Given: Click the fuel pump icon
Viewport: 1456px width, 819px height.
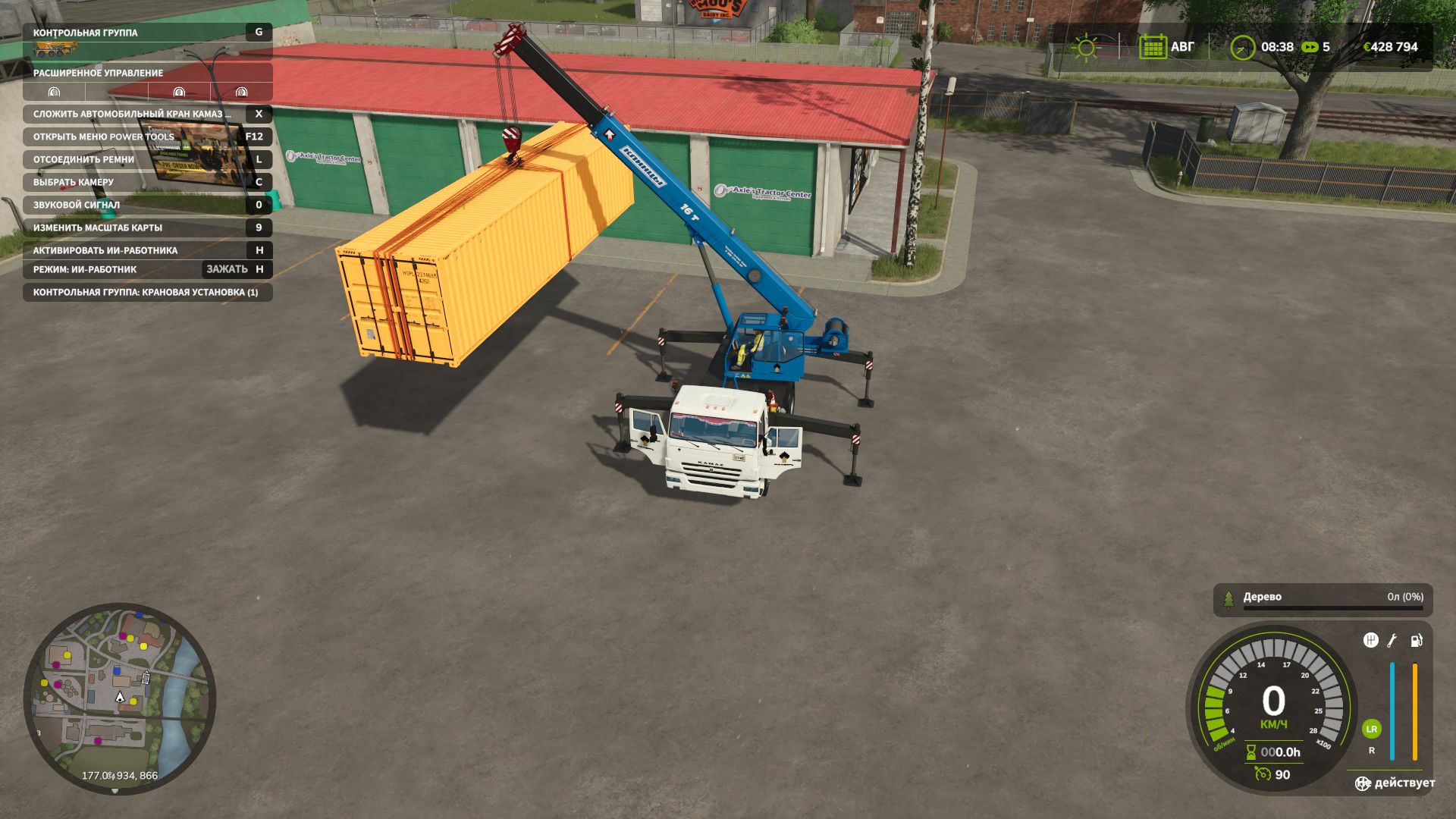Looking at the screenshot, I should [1416, 641].
